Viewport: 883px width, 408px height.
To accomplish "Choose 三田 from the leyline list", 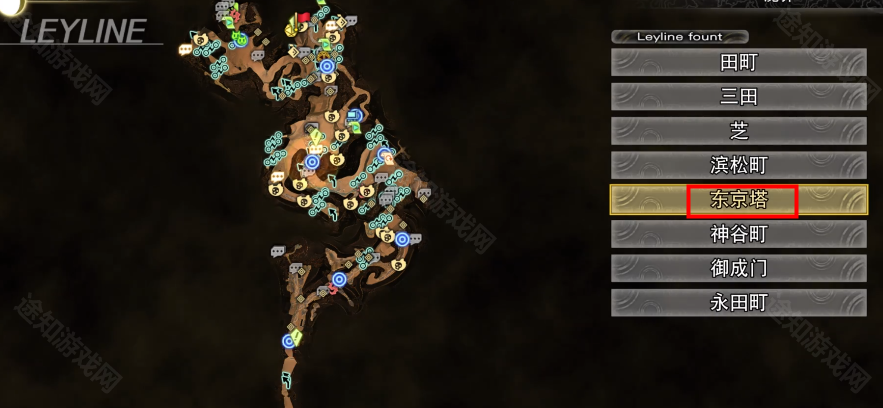I will (x=738, y=97).
